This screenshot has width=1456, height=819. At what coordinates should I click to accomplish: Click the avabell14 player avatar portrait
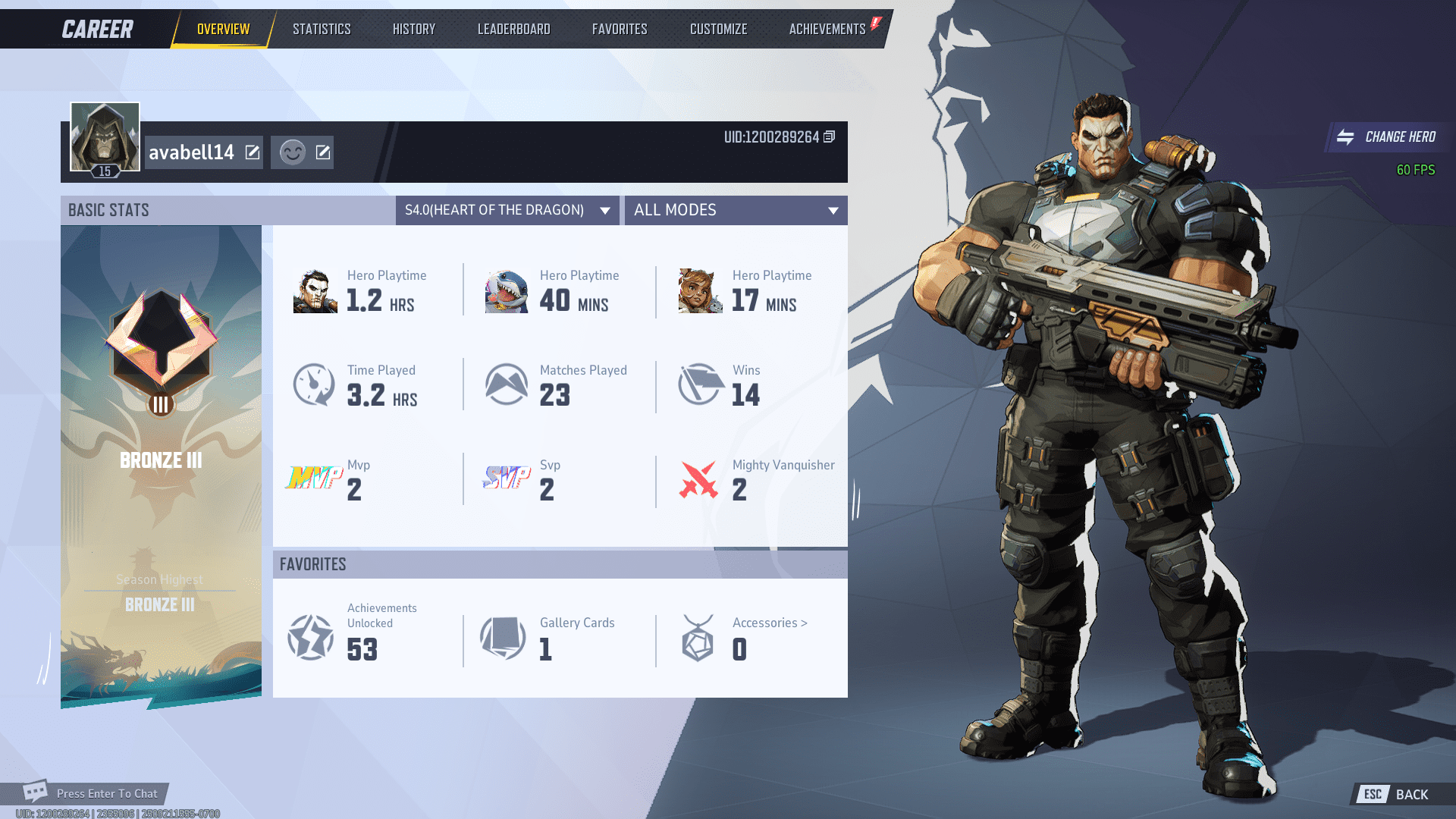[104, 136]
